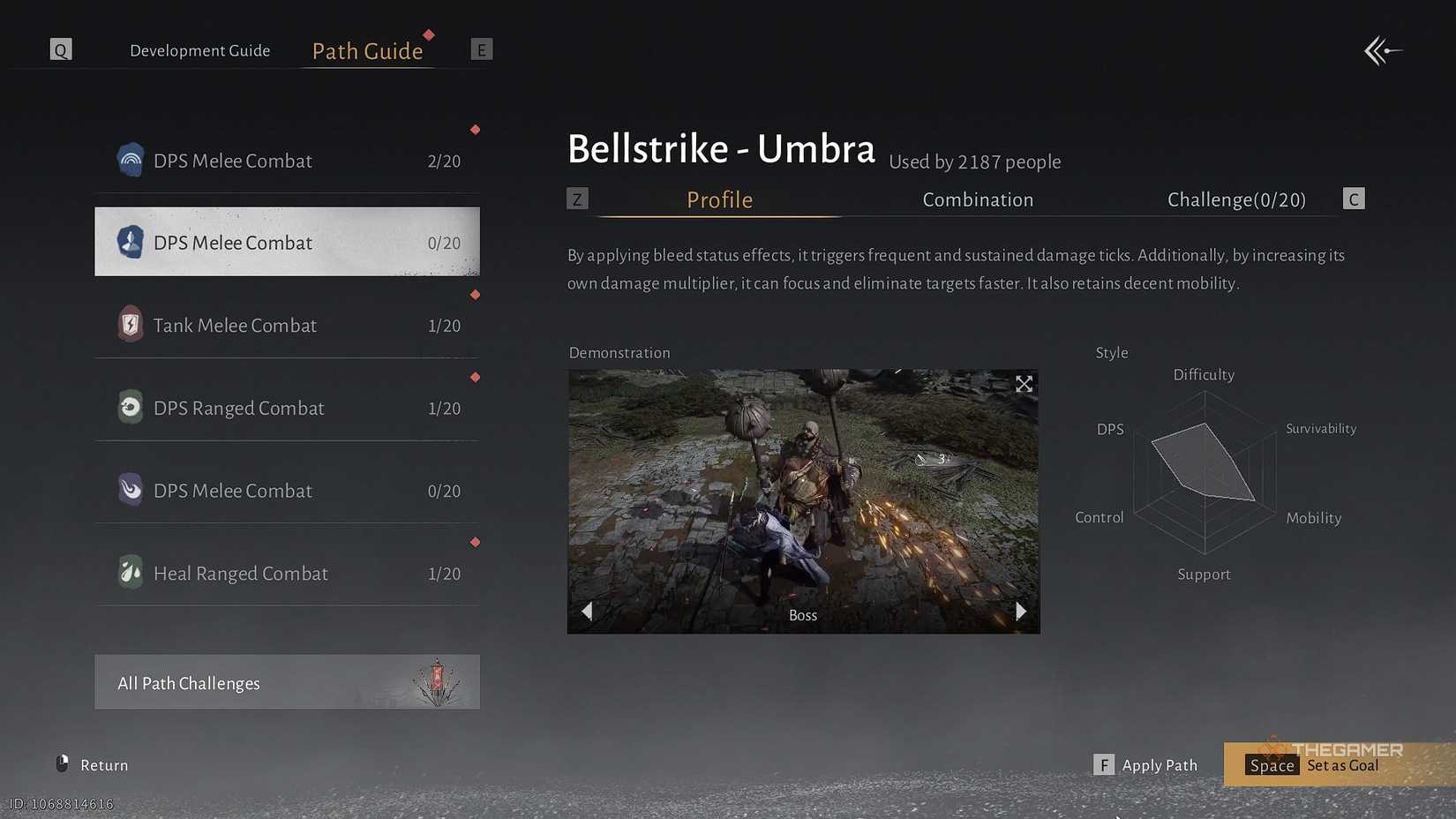Go to previous demonstration with left arrow

point(587,611)
